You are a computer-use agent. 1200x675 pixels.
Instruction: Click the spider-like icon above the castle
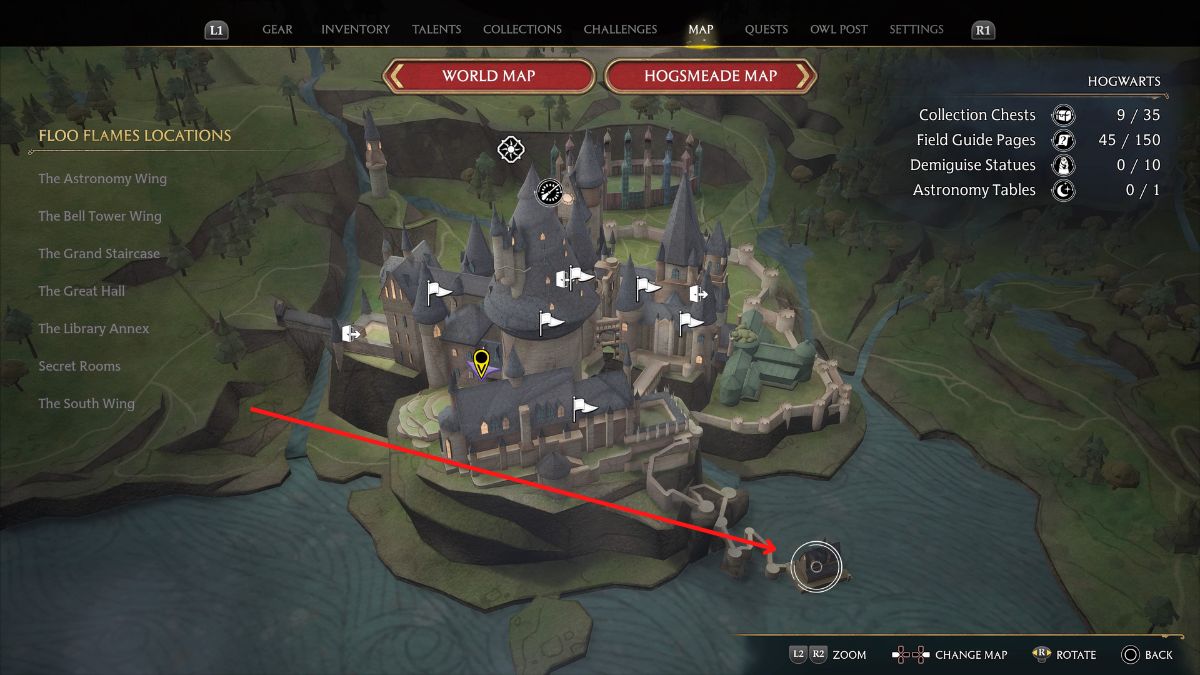pyautogui.click(x=510, y=150)
